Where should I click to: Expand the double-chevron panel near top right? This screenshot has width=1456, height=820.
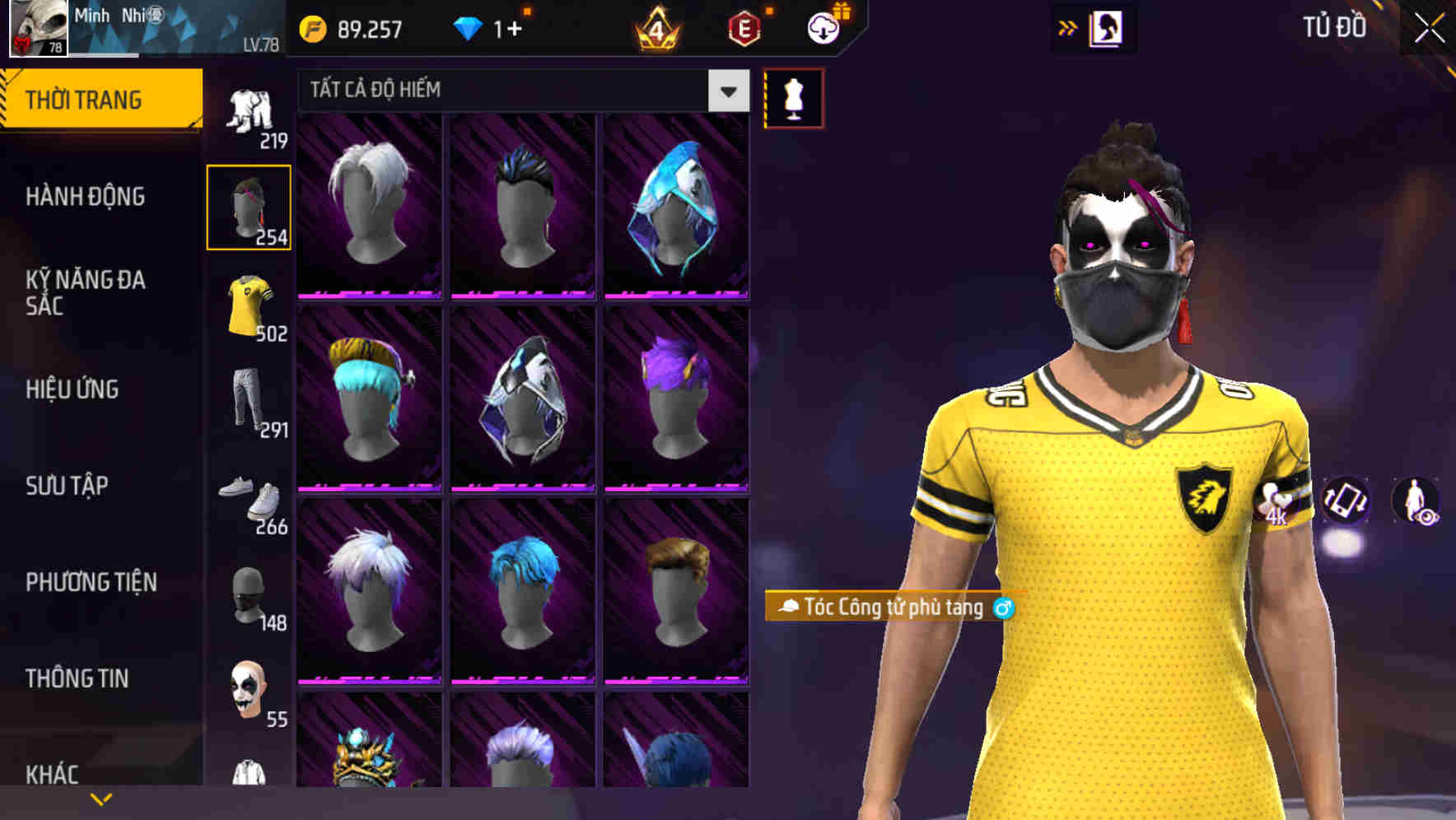(x=1068, y=28)
